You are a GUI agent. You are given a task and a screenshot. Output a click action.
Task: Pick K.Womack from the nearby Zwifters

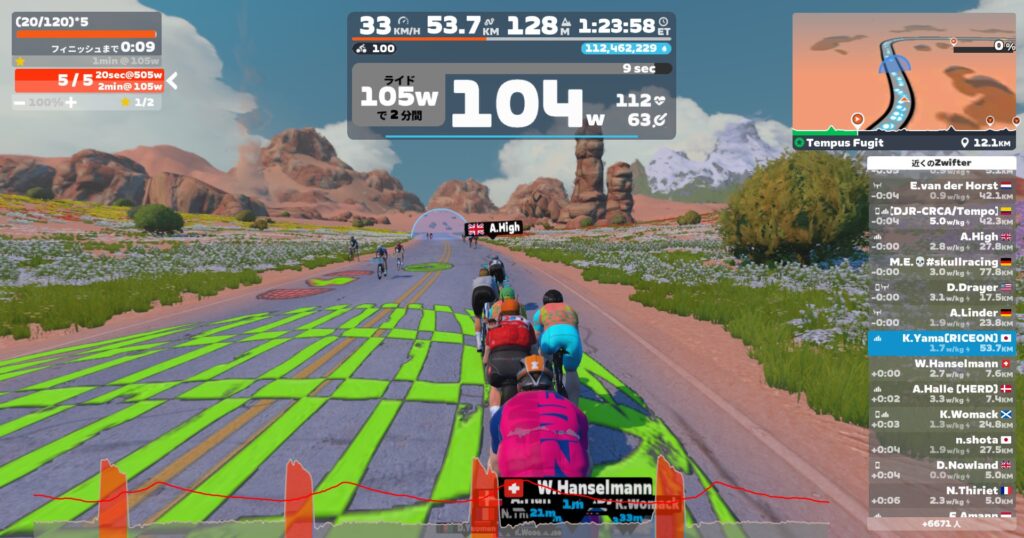click(x=941, y=419)
